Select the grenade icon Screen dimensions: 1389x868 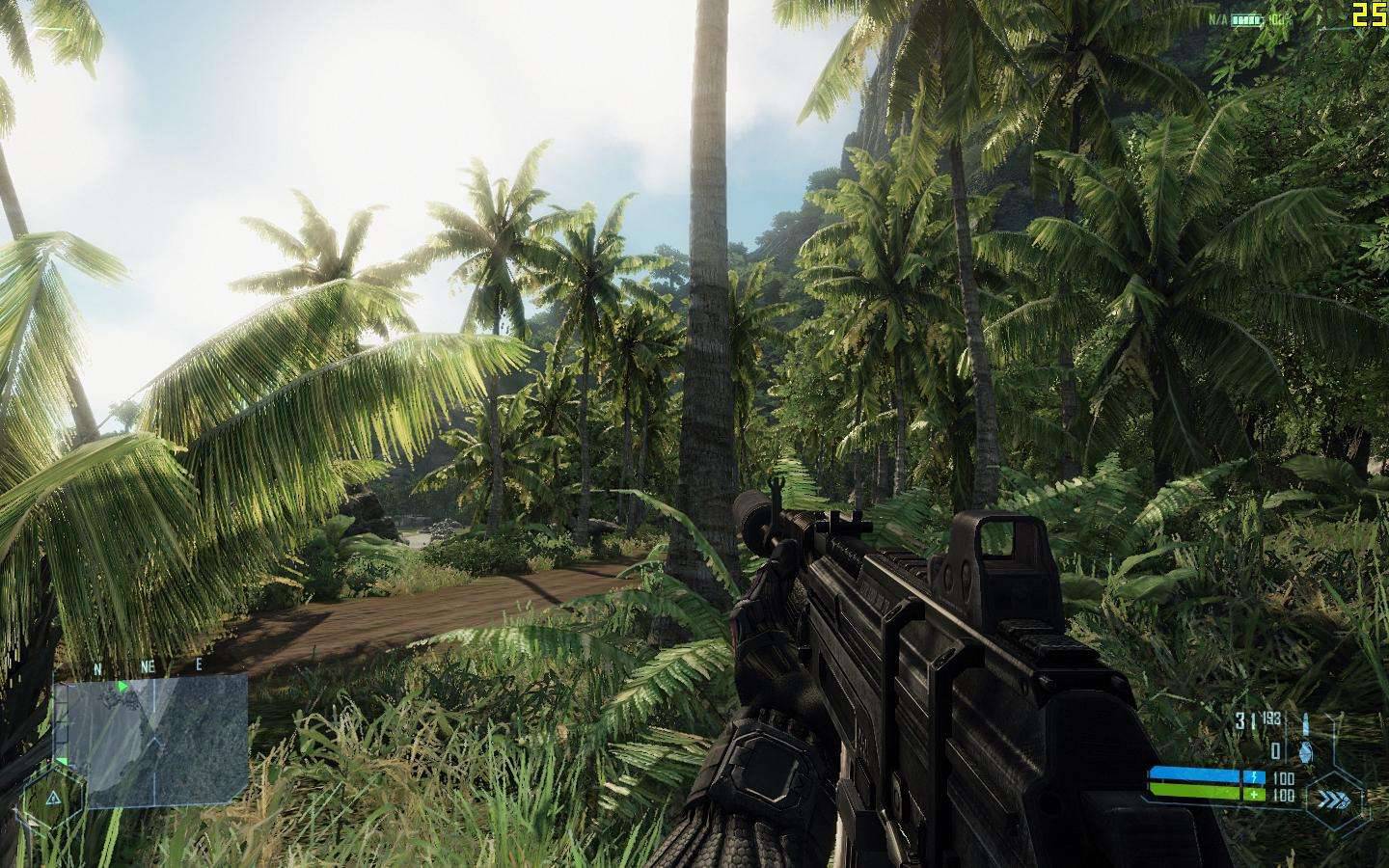coord(1306,750)
